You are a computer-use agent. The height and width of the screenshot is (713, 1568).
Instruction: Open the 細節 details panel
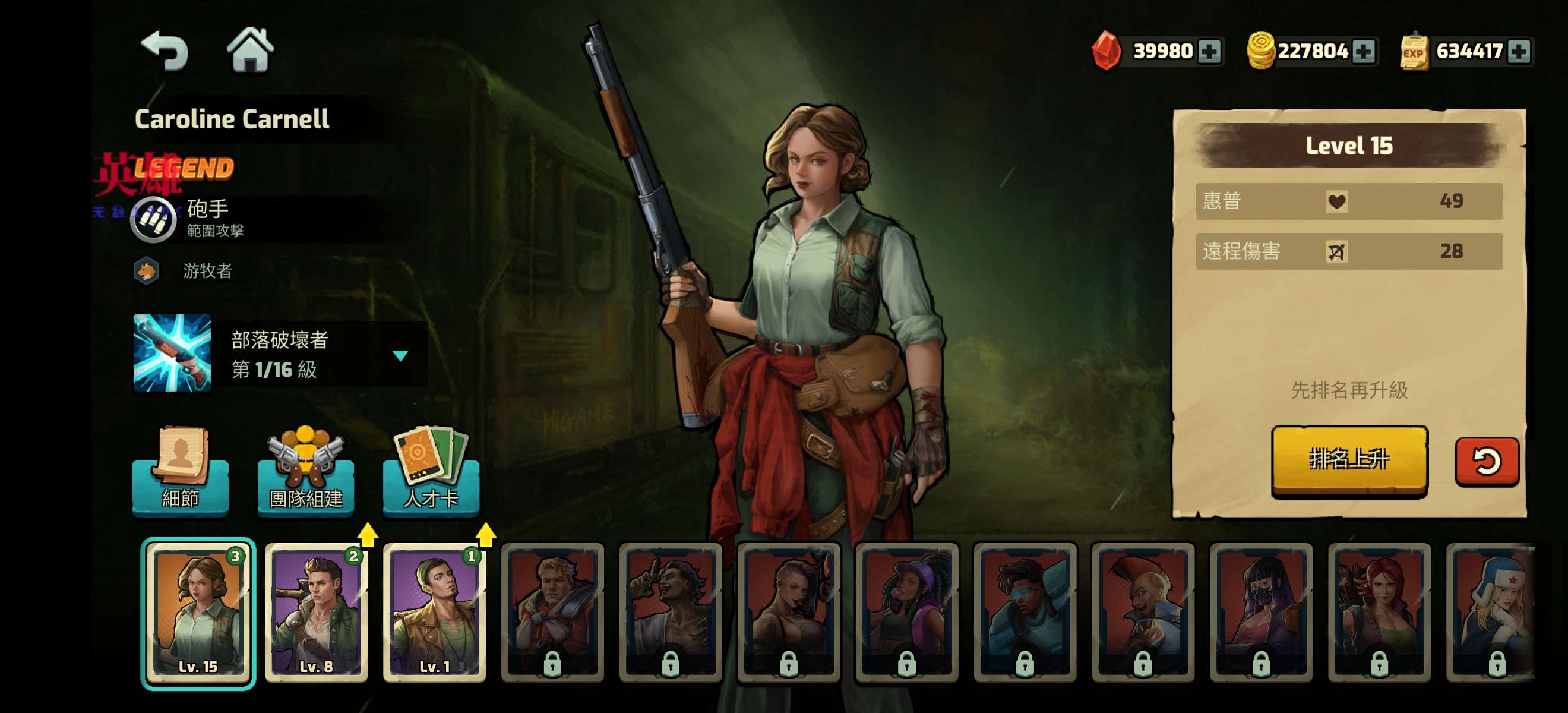[x=180, y=472]
